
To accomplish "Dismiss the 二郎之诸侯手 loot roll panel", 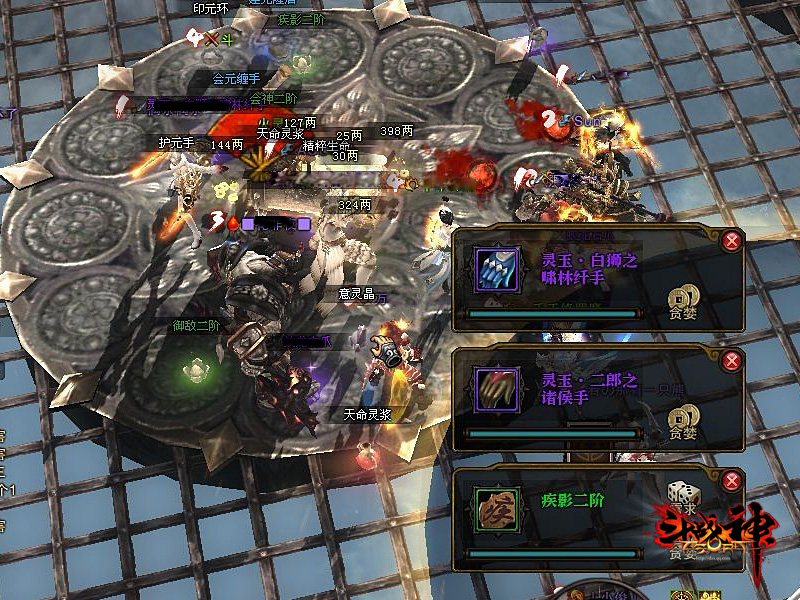I will coord(732,360).
